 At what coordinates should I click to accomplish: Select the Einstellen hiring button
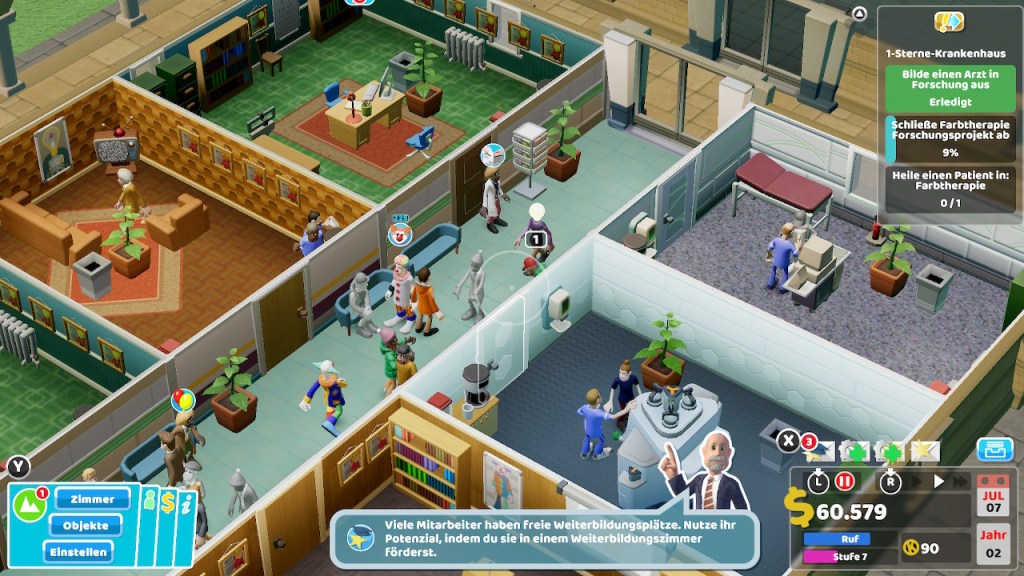[78, 551]
